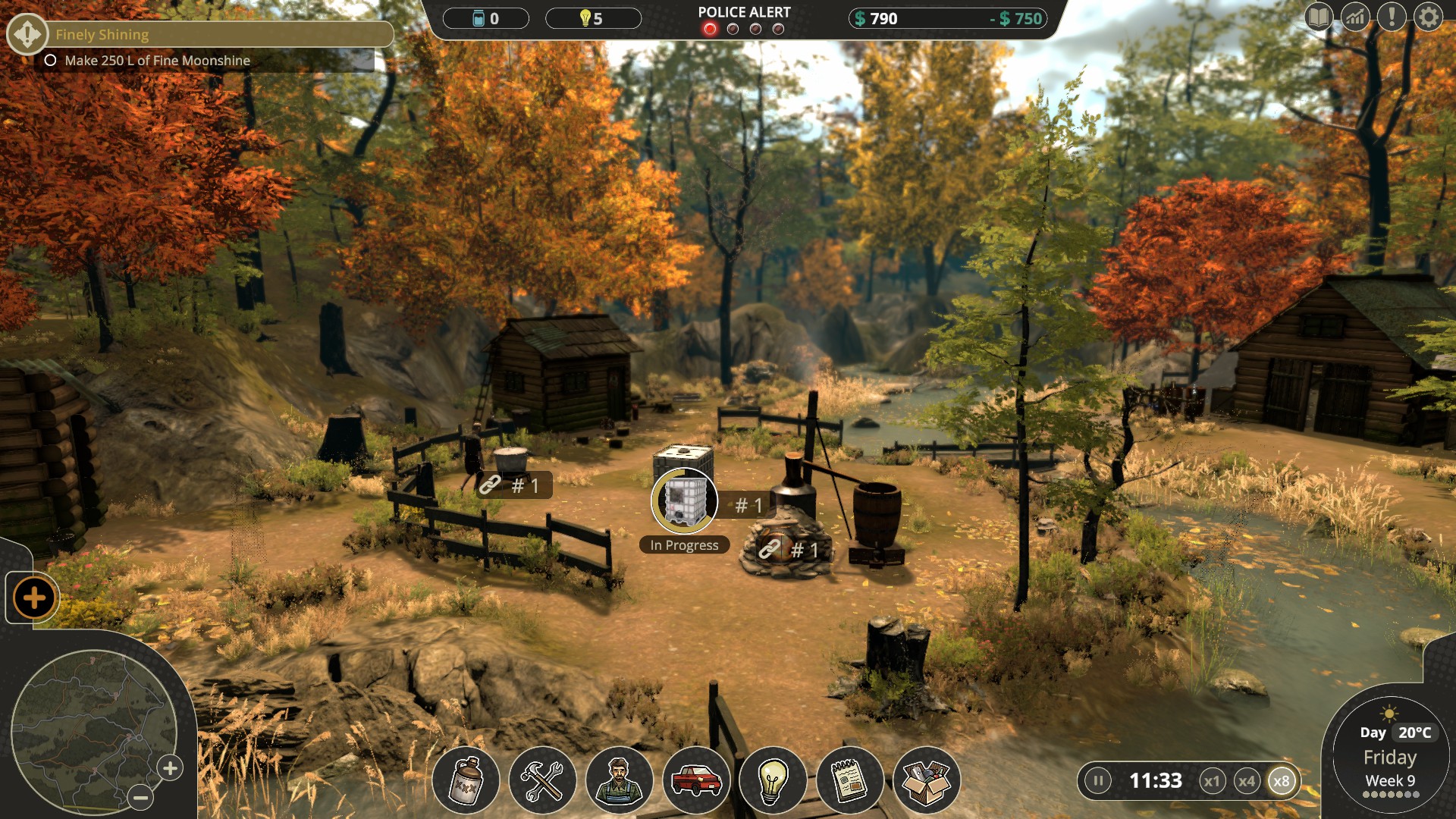Set game speed to x4

pos(1247,781)
